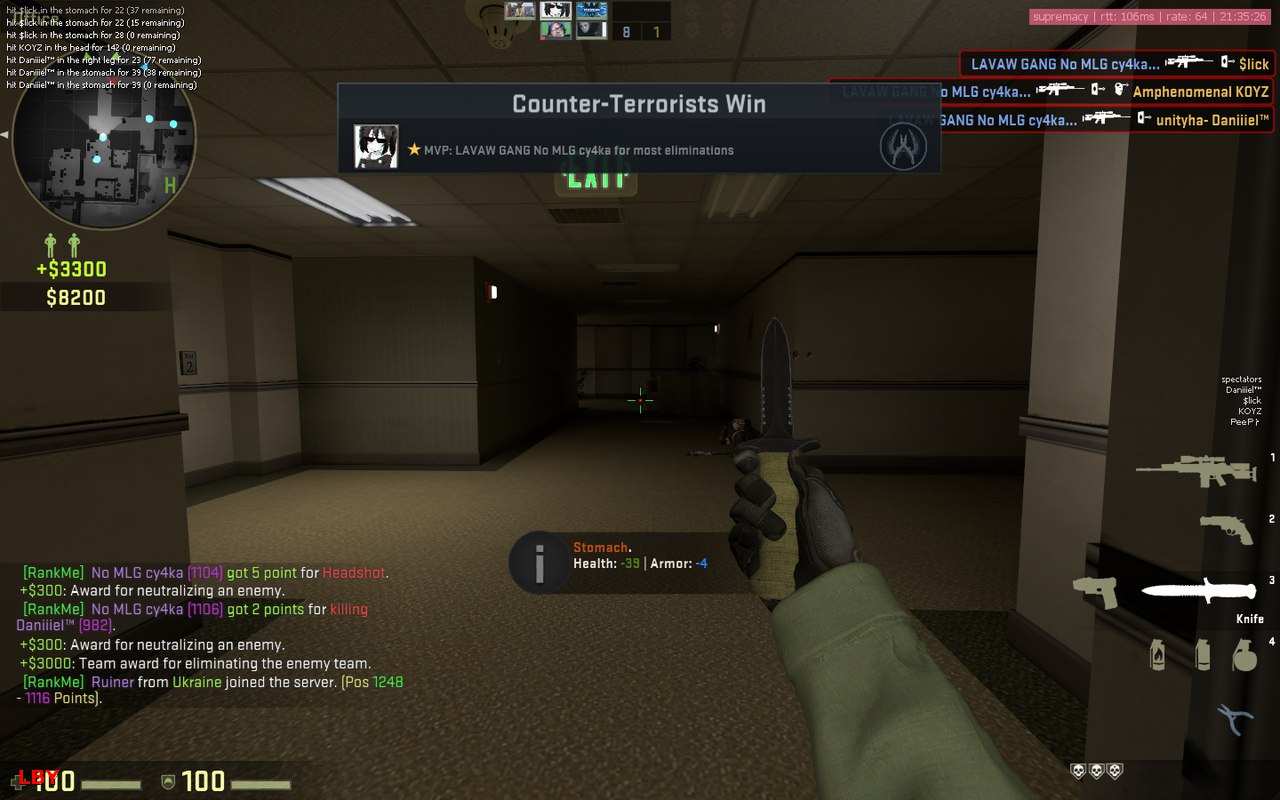Viewport: 1280px width, 800px height.
Task: Select the kill feed entry for Amphenomenal KOYZ
Action: click(x=1052, y=92)
